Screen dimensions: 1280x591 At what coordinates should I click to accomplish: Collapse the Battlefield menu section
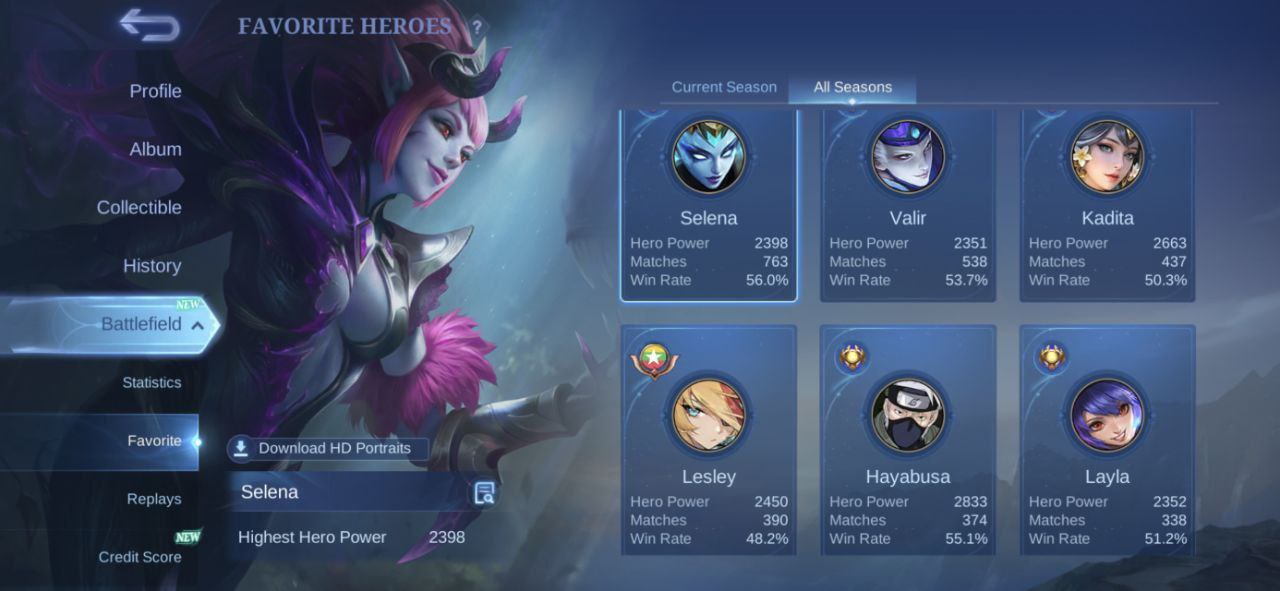(197, 325)
